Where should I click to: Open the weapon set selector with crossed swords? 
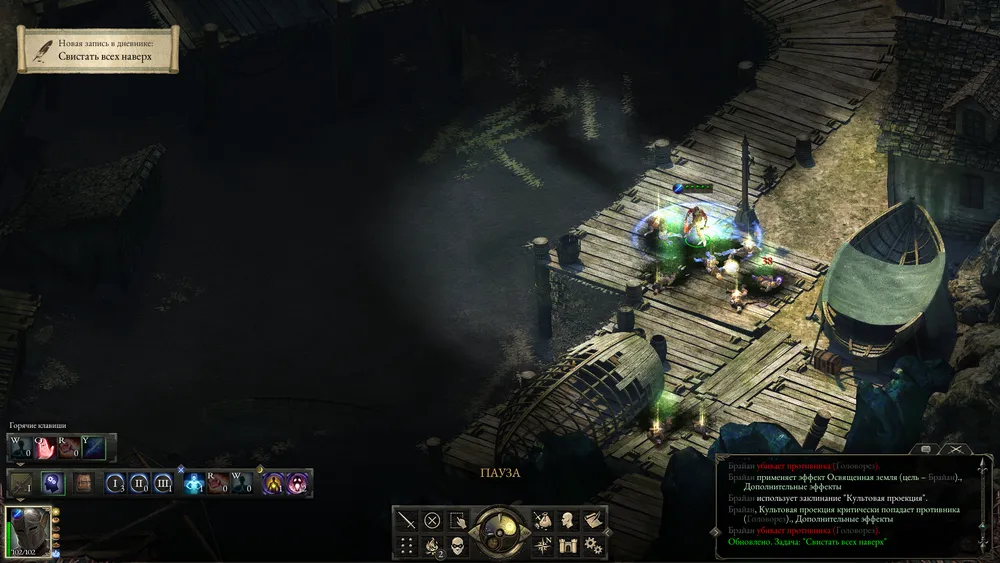point(20,484)
